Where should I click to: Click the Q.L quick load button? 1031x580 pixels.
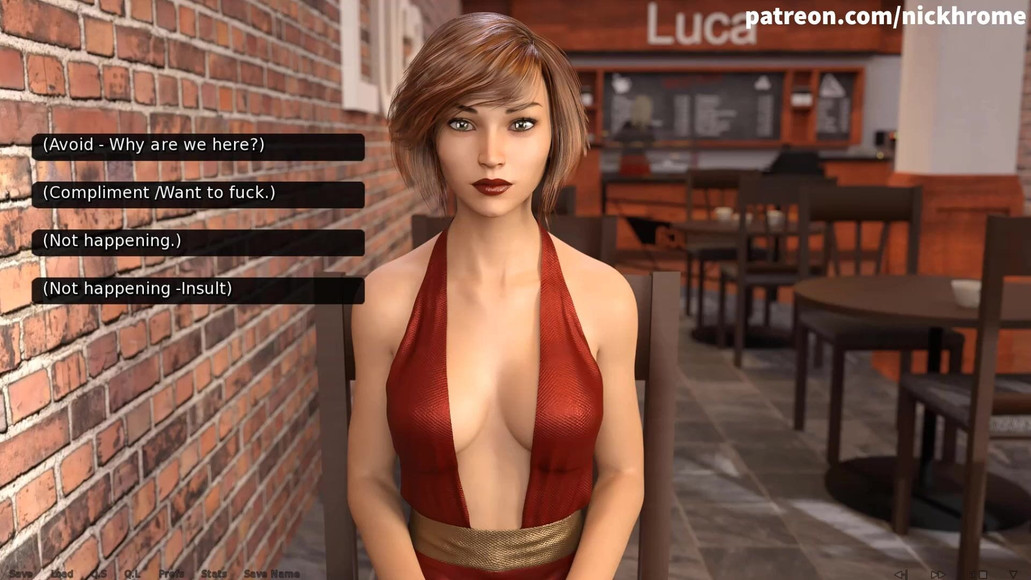tap(132, 574)
